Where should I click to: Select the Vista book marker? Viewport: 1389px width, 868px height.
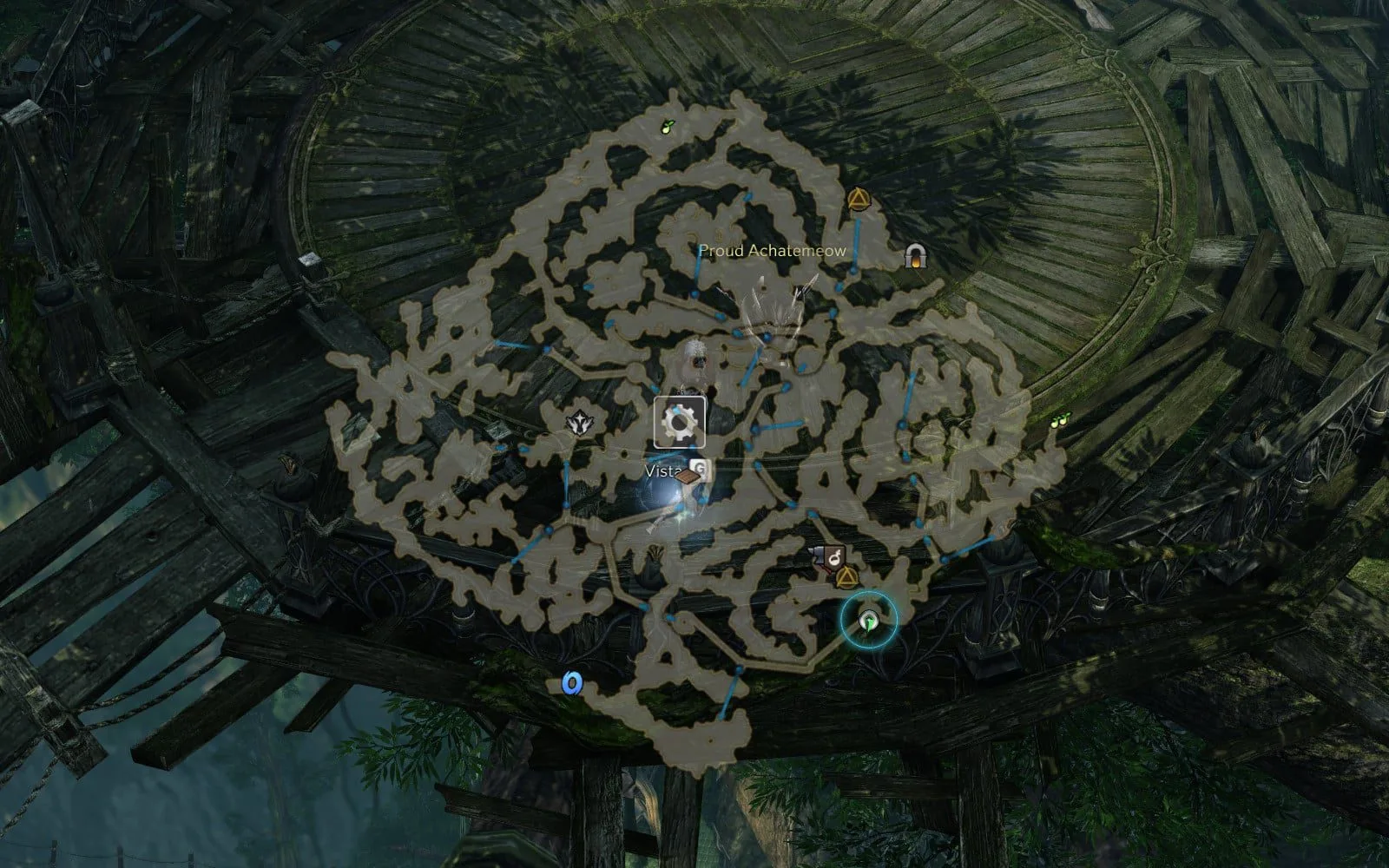[x=688, y=476]
